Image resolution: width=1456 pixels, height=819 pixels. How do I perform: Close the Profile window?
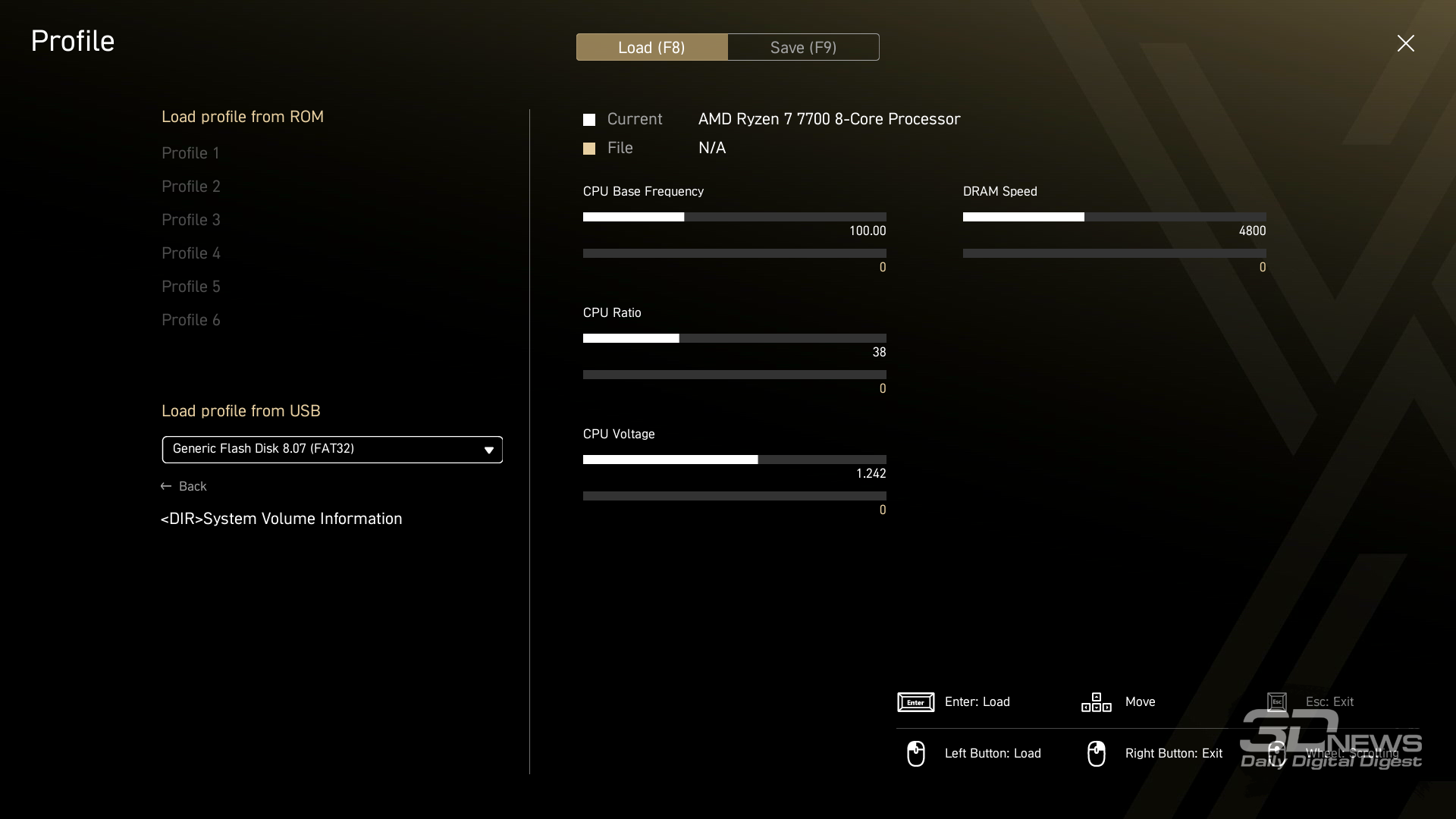point(1405,43)
